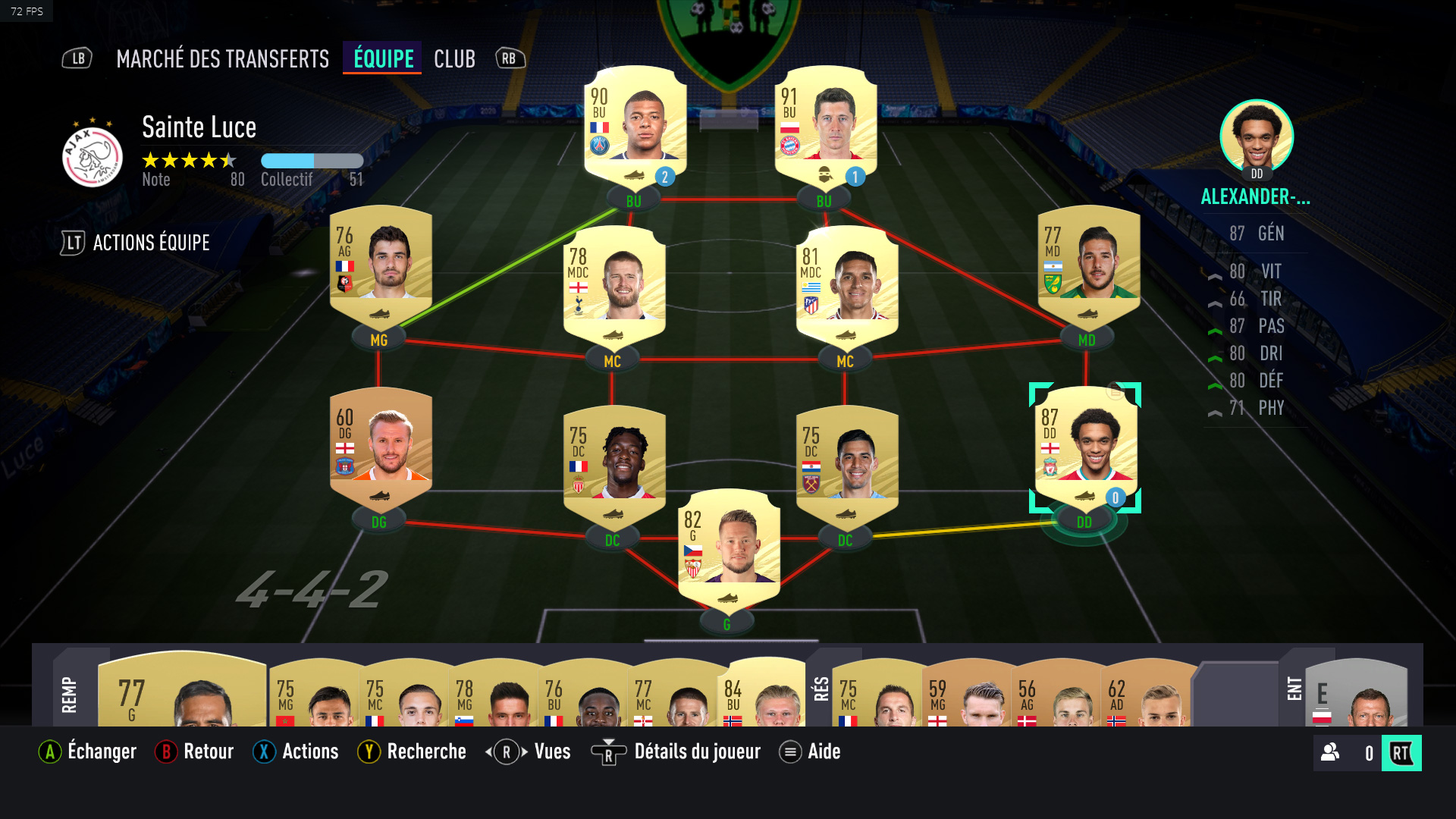Toggle views using the R Vues control

(505, 752)
